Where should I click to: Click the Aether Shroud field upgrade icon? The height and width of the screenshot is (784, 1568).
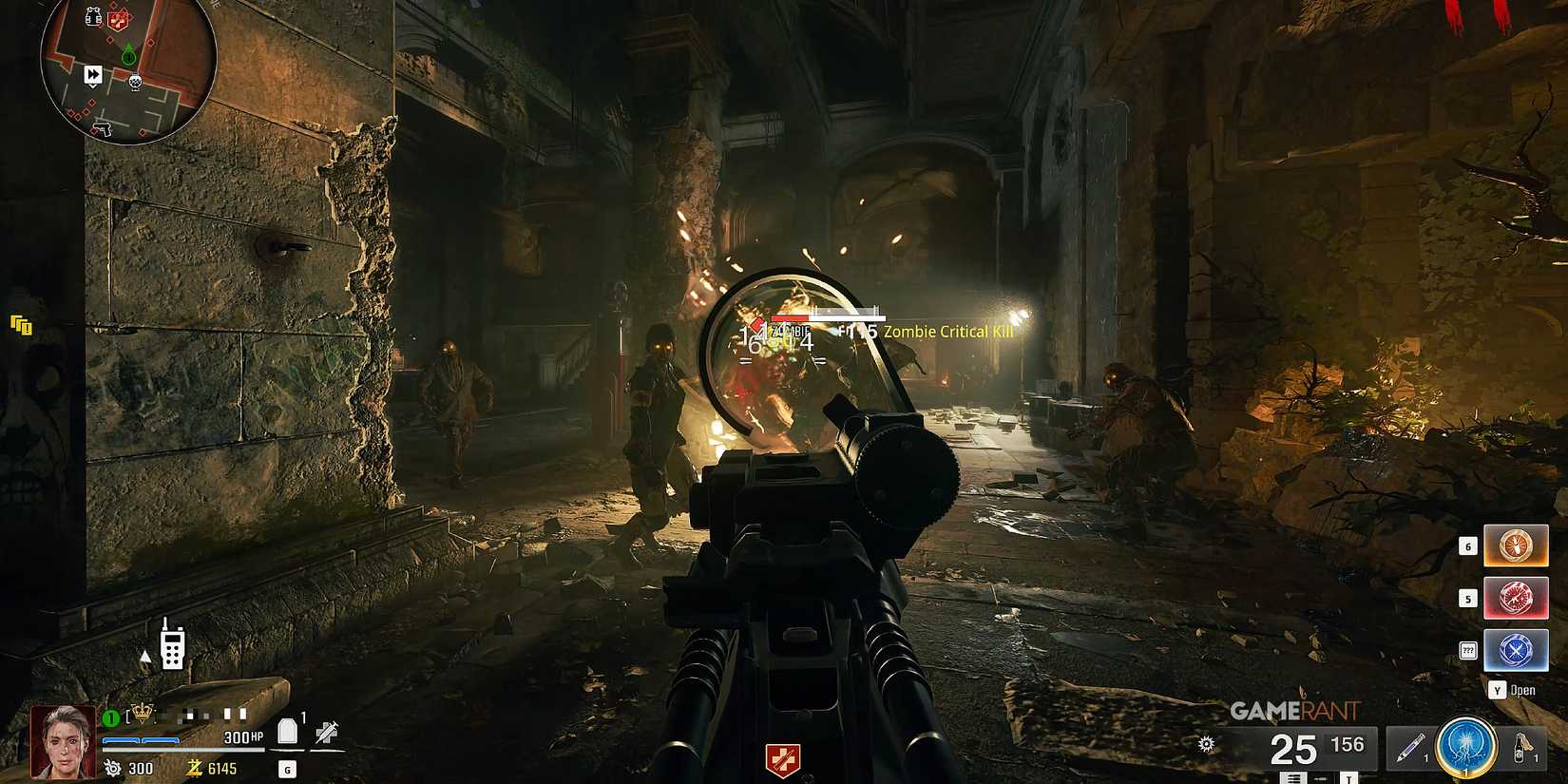[1464, 748]
